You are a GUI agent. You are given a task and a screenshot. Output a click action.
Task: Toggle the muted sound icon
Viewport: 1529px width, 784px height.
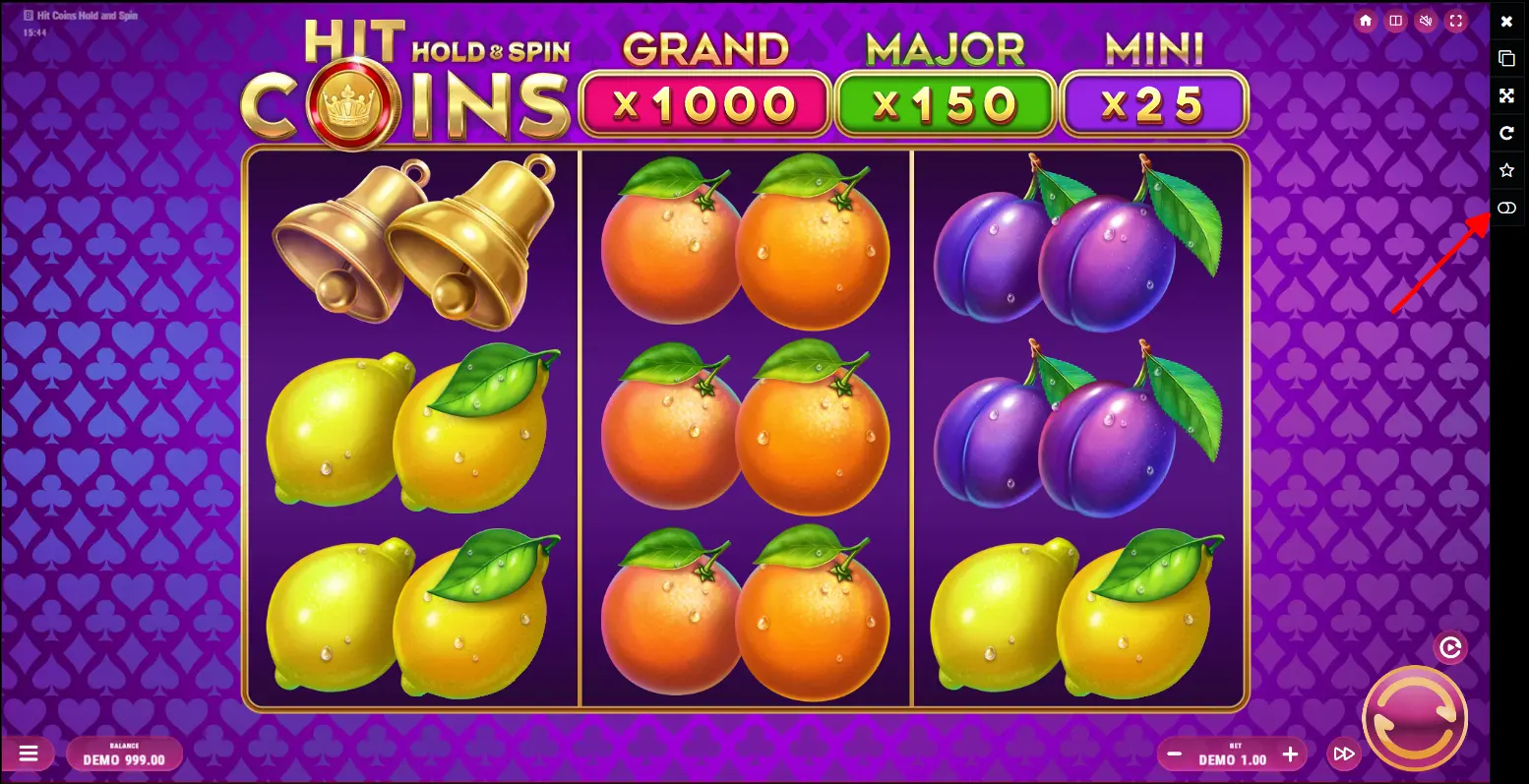tap(1426, 21)
